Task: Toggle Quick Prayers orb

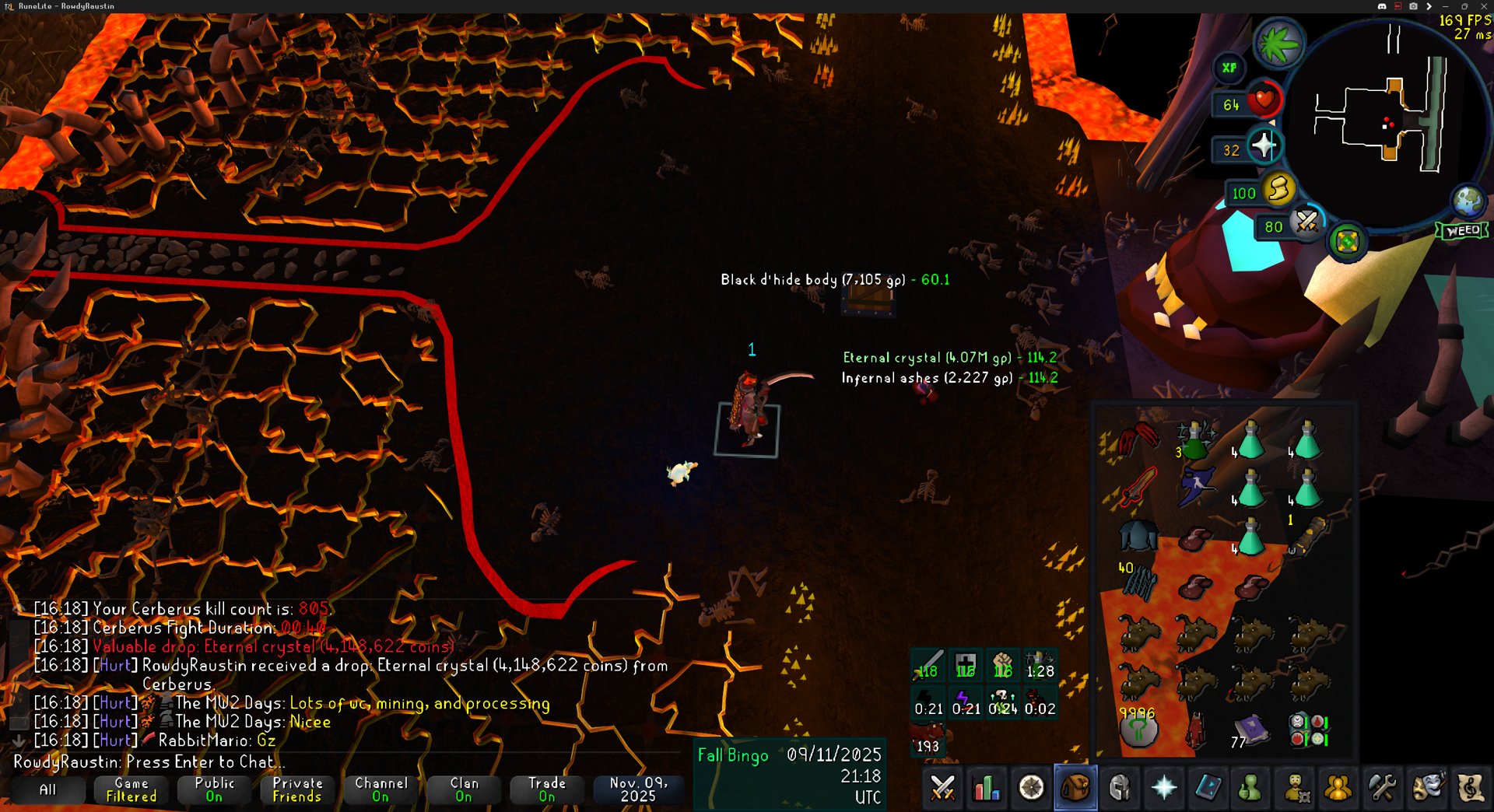Action: (x=1262, y=145)
